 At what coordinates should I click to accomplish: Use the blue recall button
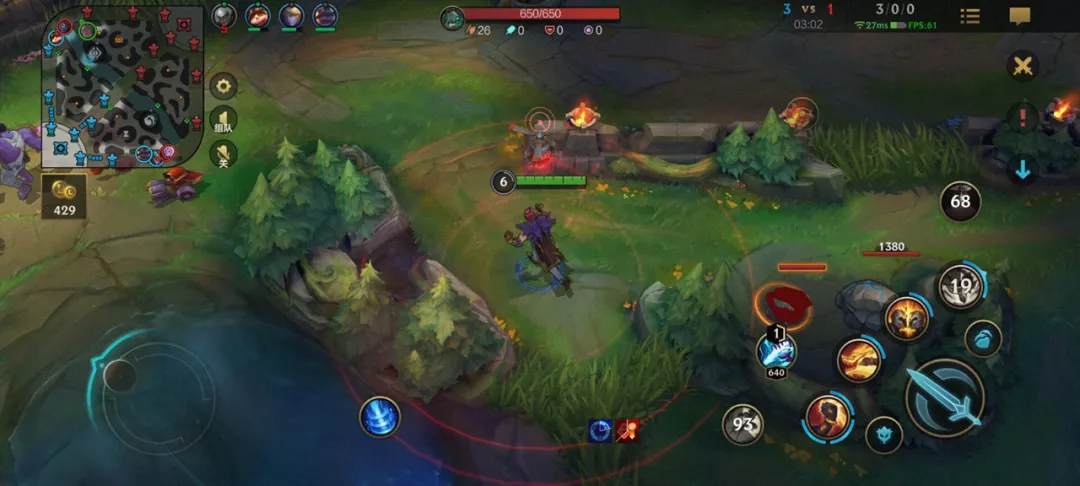click(379, 417)
